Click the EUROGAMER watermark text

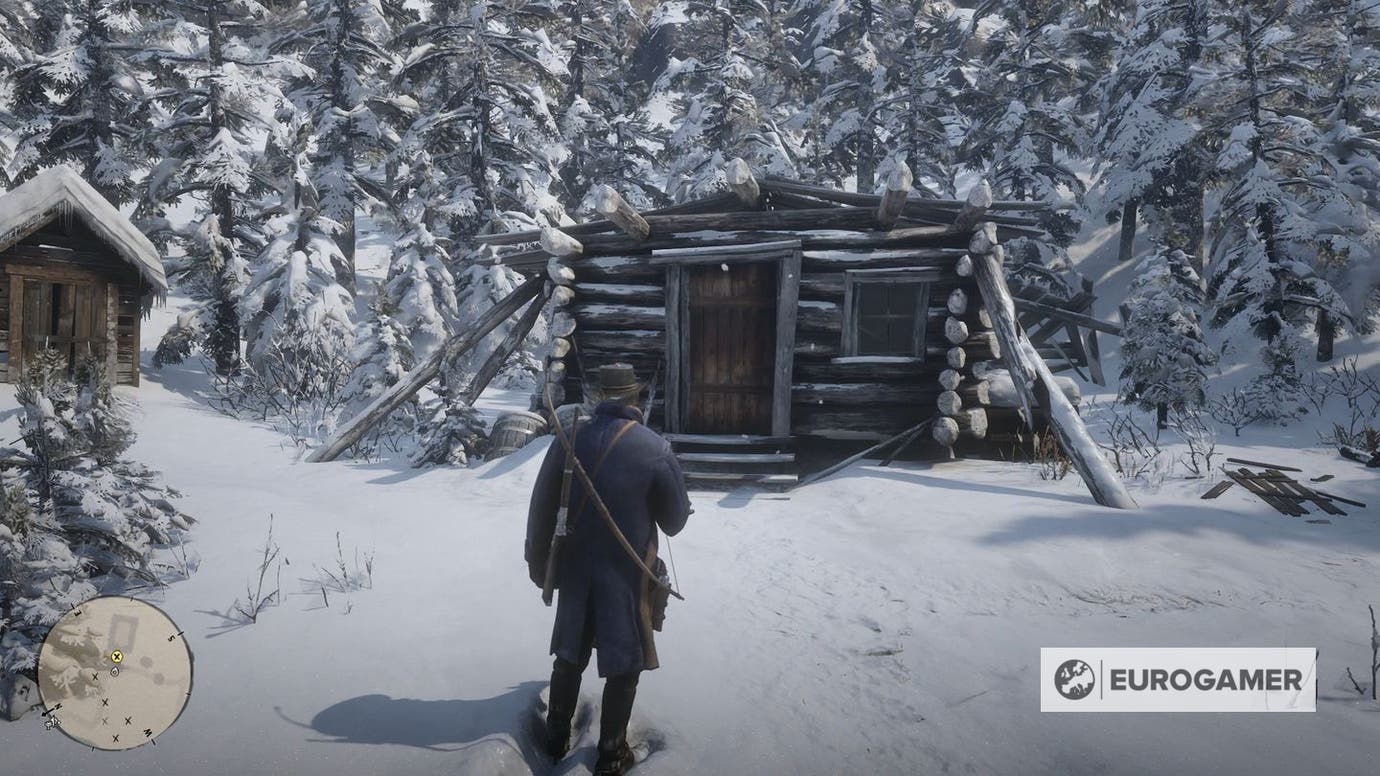point(1207,679)
